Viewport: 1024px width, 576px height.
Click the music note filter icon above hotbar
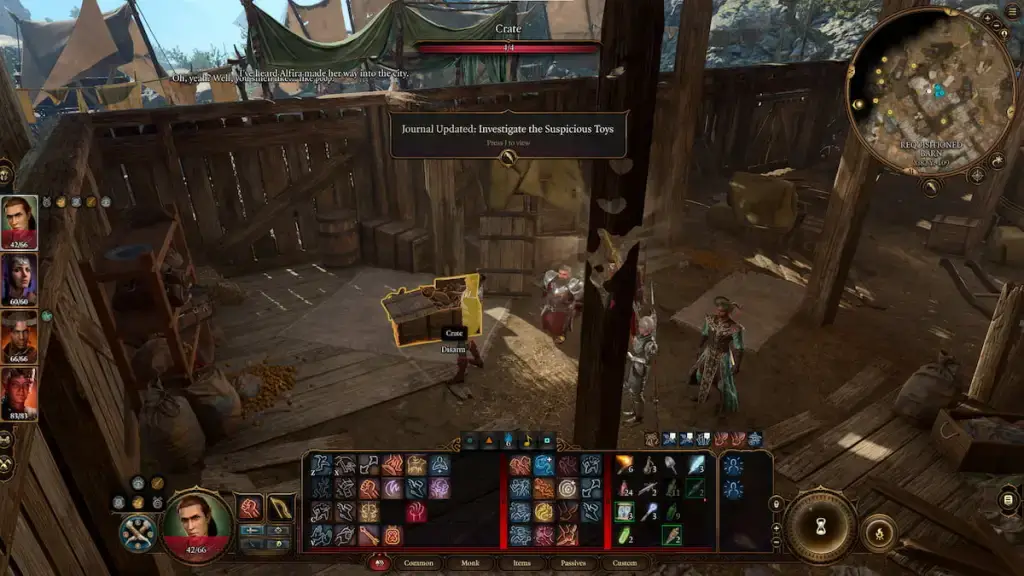click(x=527, y=440)
